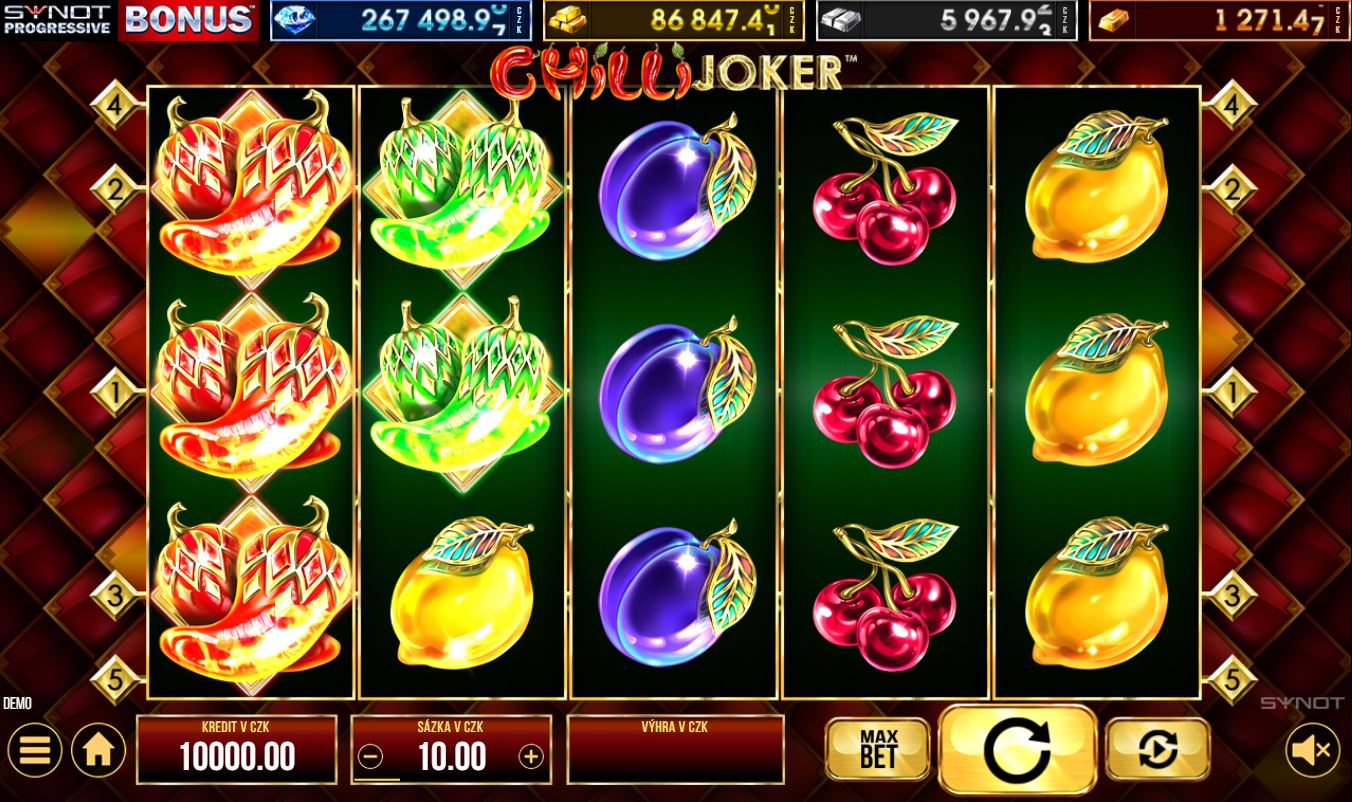Click the home icon

pos(98,749)
